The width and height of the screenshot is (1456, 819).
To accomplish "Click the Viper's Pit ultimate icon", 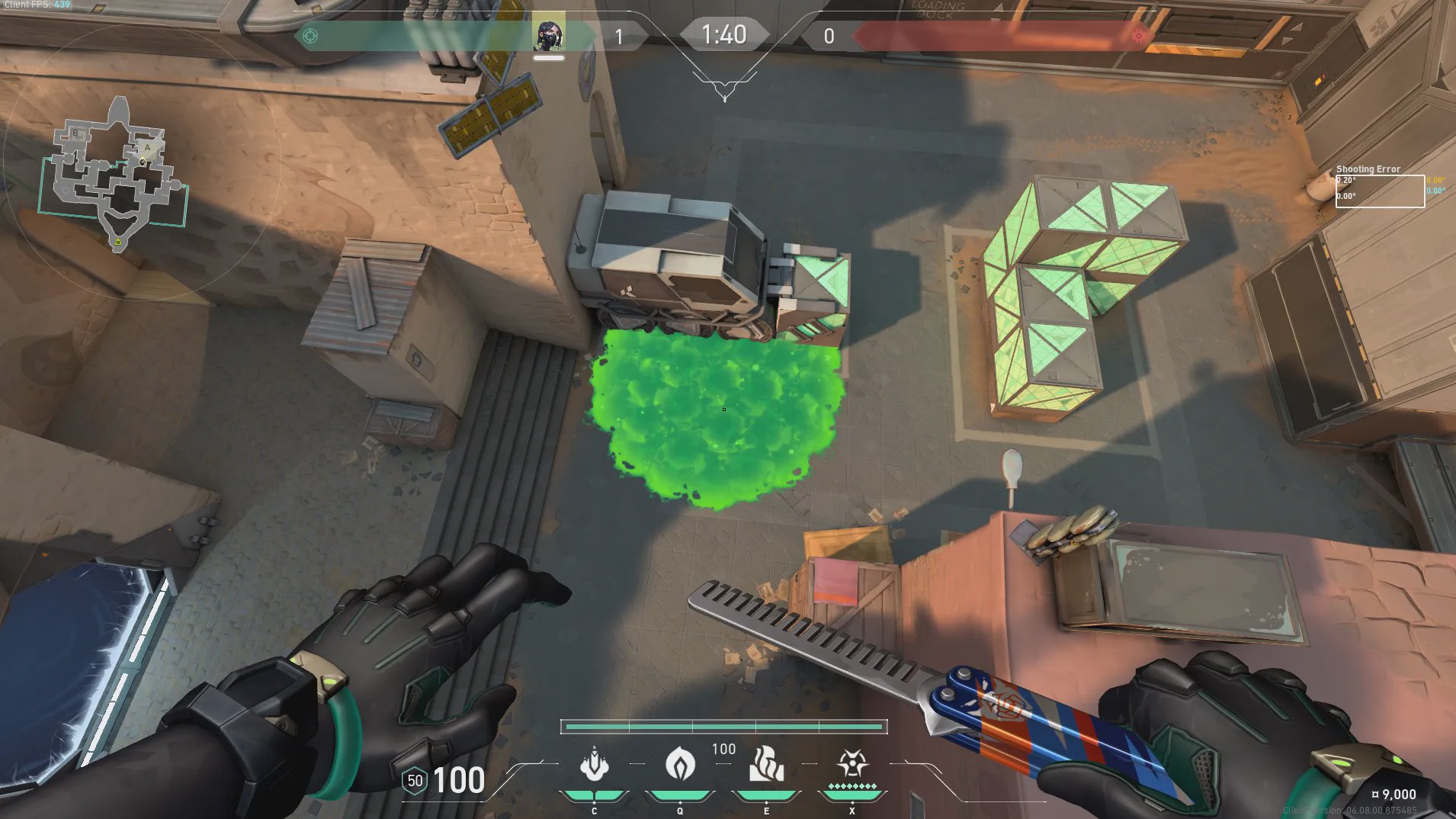I will (x=851, y=763).
